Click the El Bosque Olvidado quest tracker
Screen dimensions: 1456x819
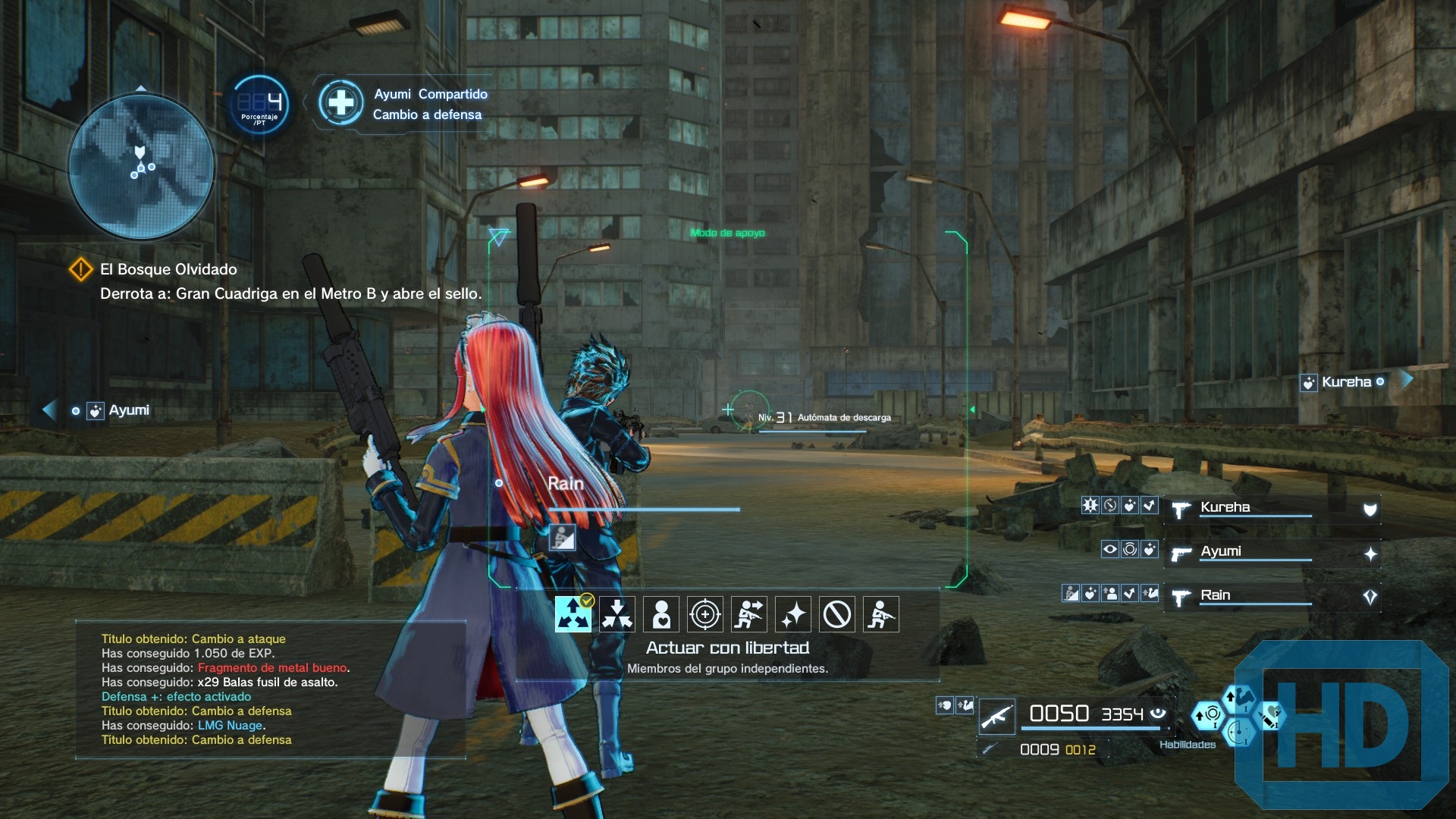coord(168,270)
